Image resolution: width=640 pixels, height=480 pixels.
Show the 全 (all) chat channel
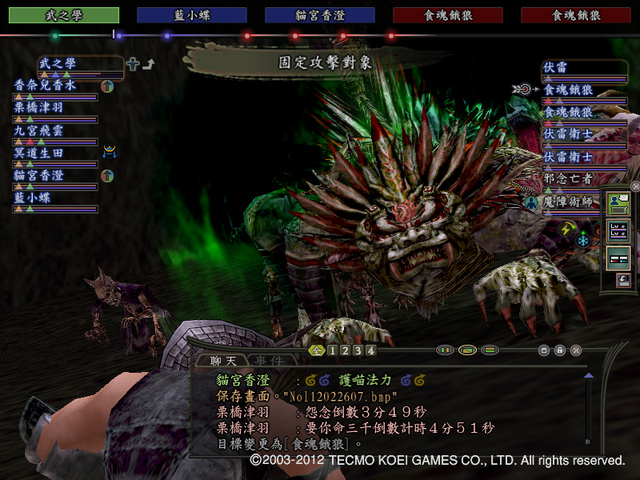coord(316,351)
